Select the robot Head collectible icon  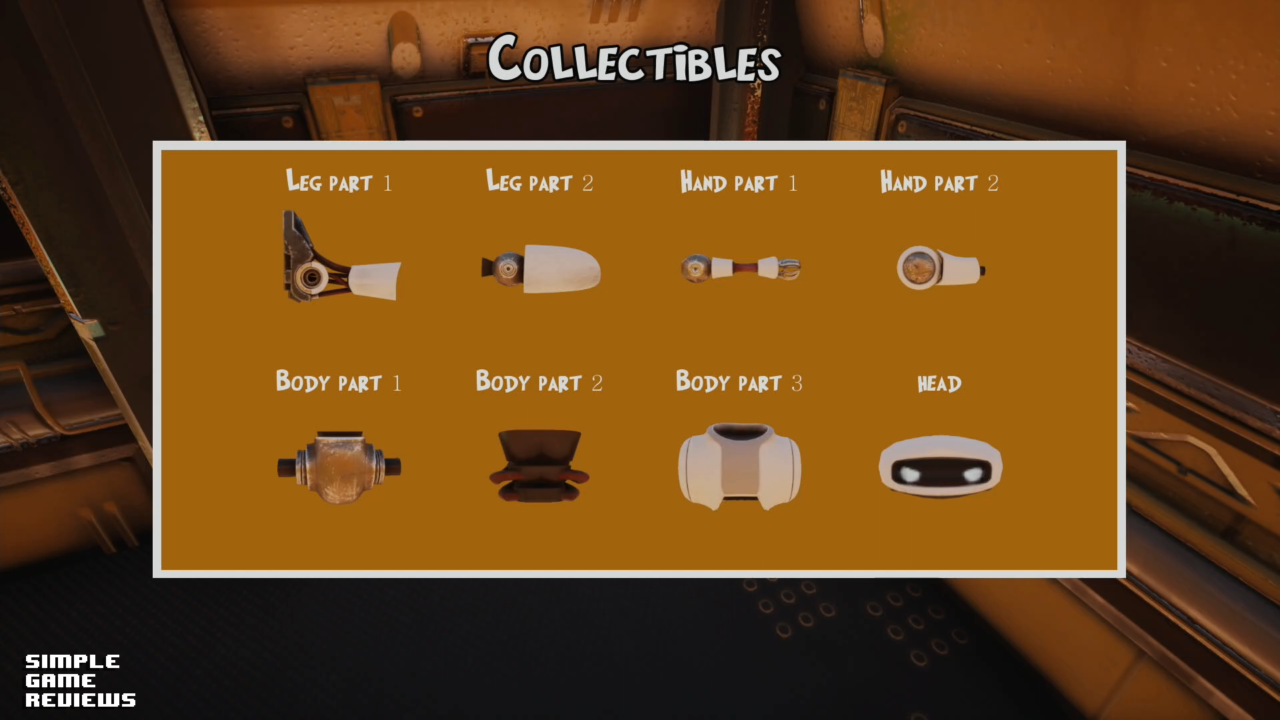940,465
